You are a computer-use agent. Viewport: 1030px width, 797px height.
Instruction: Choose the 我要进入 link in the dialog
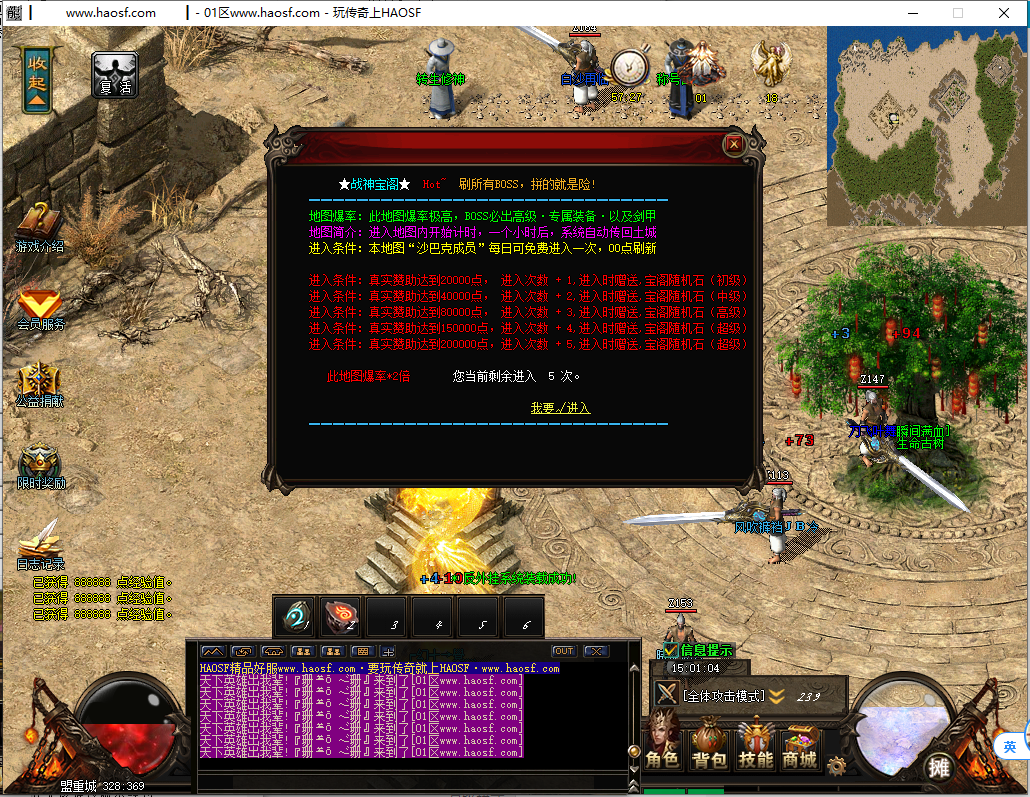(560, 408)
